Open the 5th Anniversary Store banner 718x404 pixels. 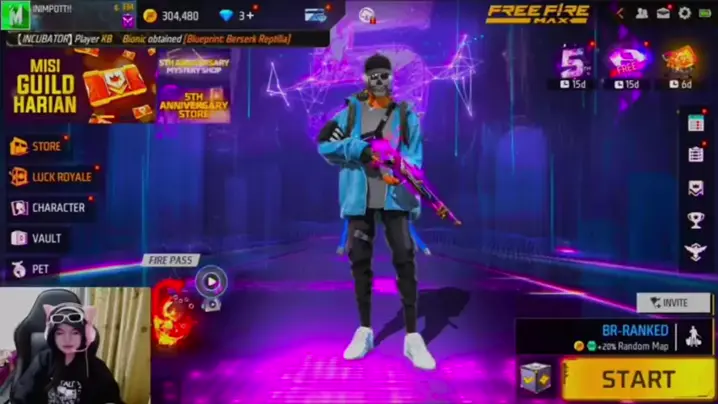click(194, 102)
